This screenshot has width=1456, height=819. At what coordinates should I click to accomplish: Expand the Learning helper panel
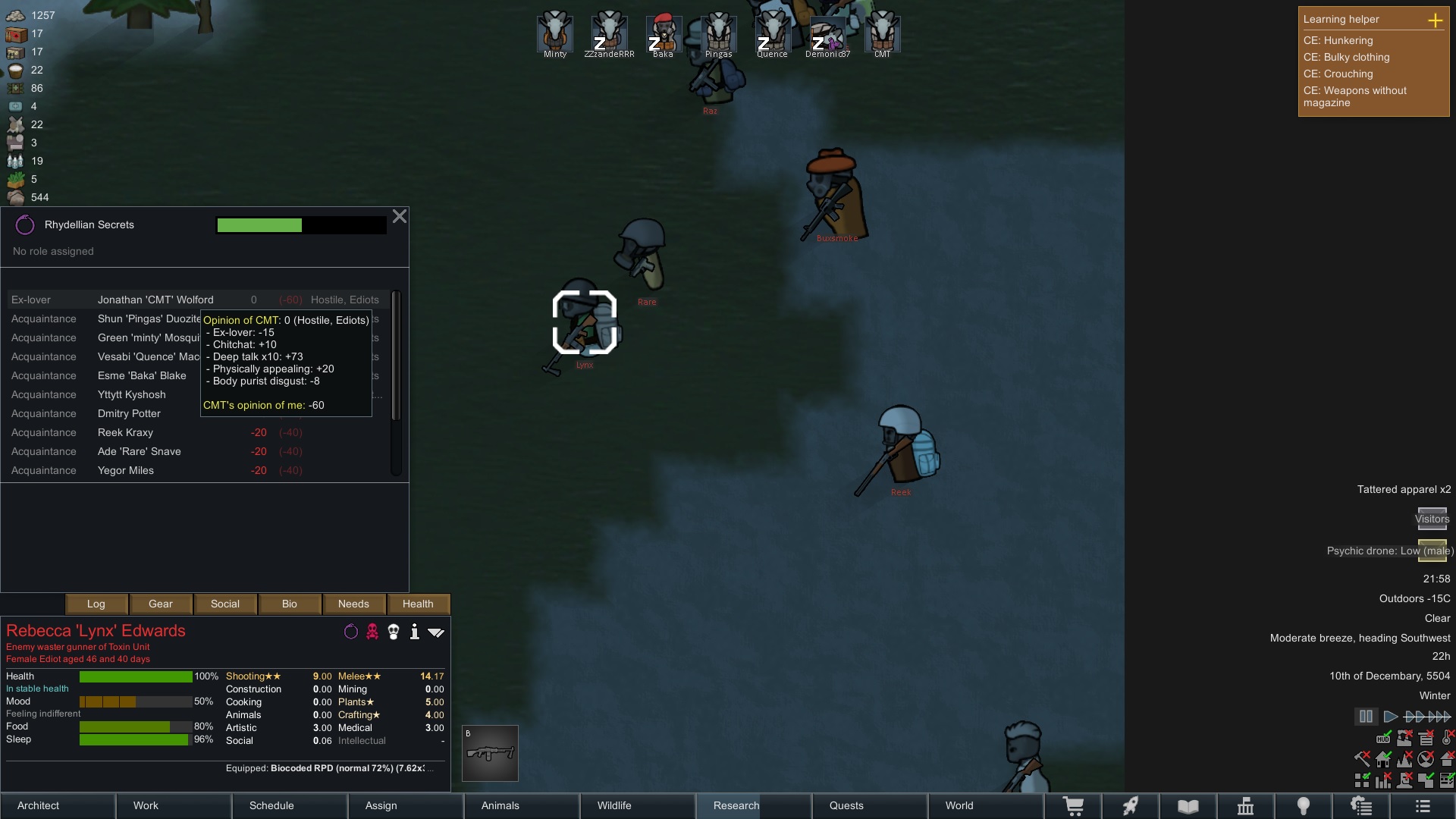click(1436, 20)
